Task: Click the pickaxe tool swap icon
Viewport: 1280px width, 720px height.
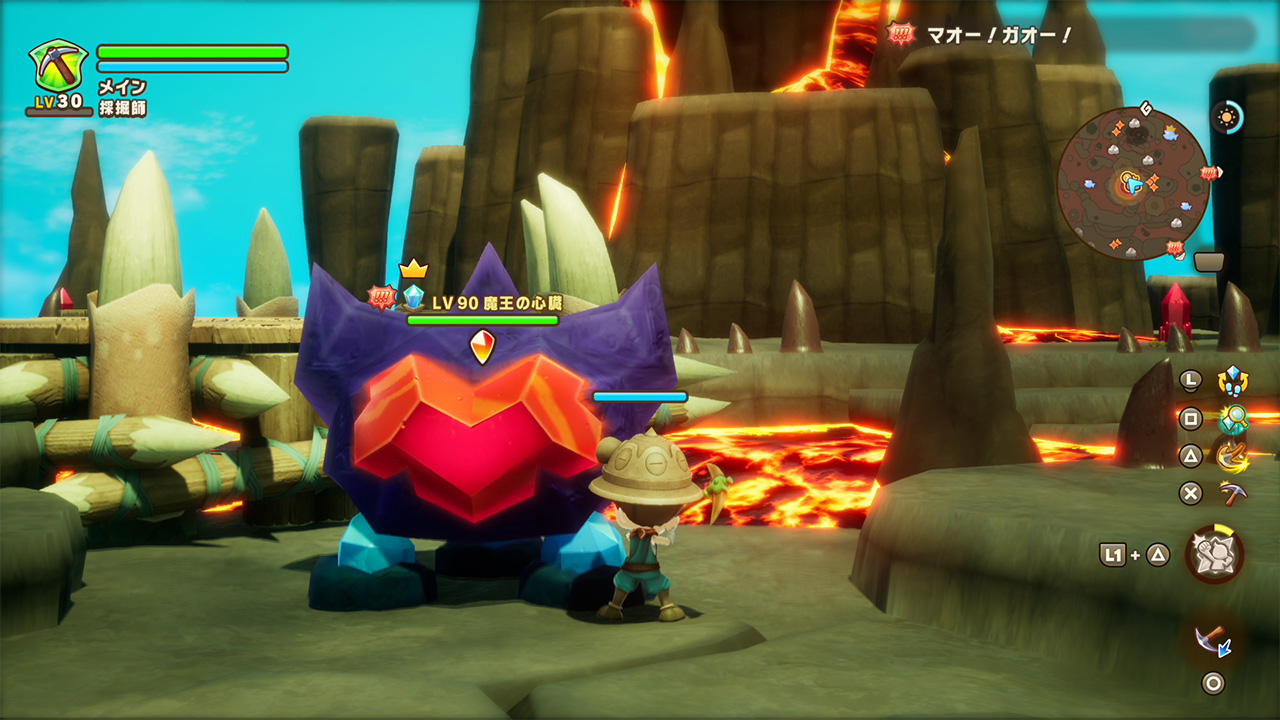Action: click(x=1213, y=639)
